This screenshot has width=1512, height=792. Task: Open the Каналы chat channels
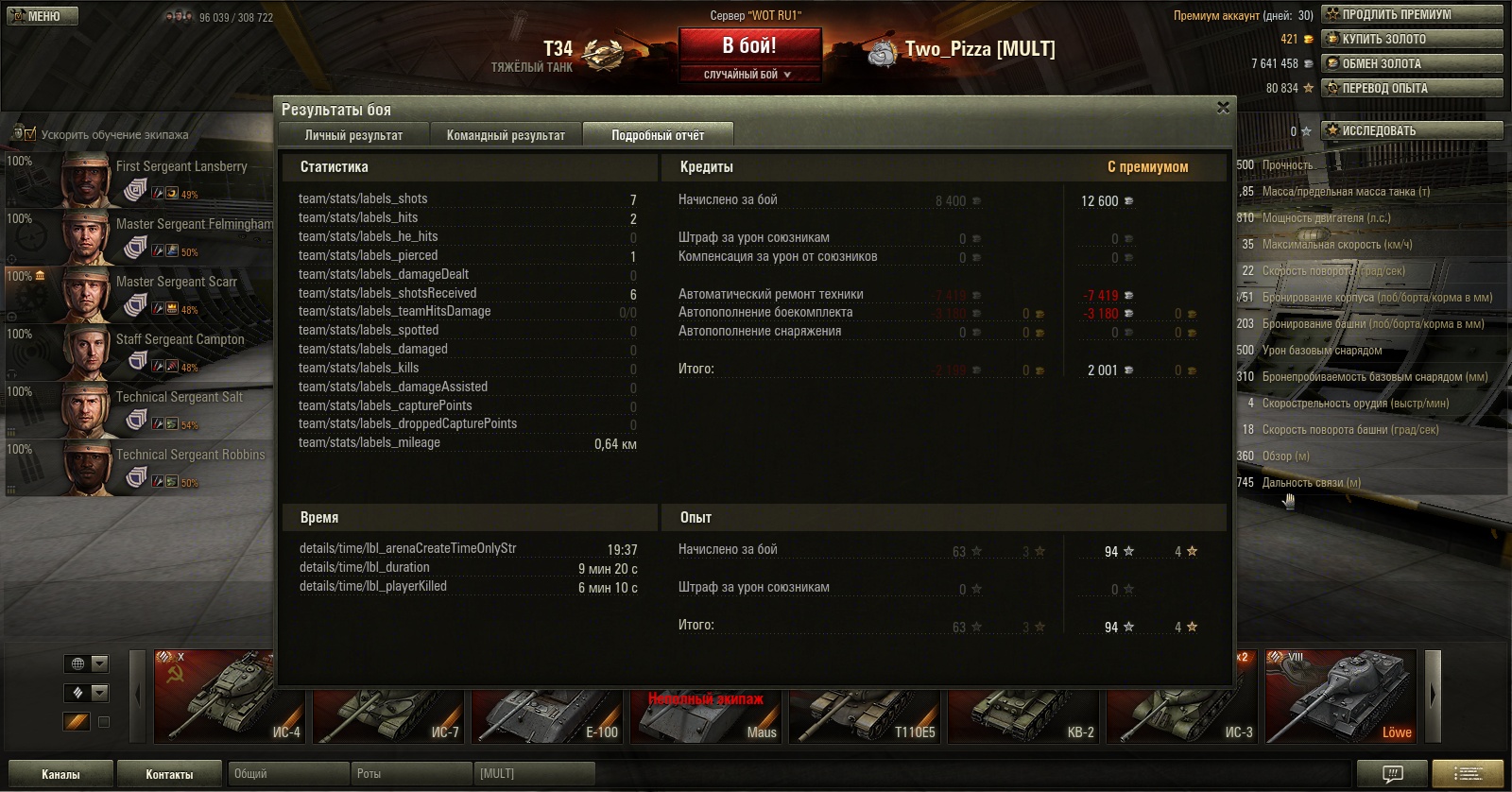pyautogui.click(x=60, y=774)
